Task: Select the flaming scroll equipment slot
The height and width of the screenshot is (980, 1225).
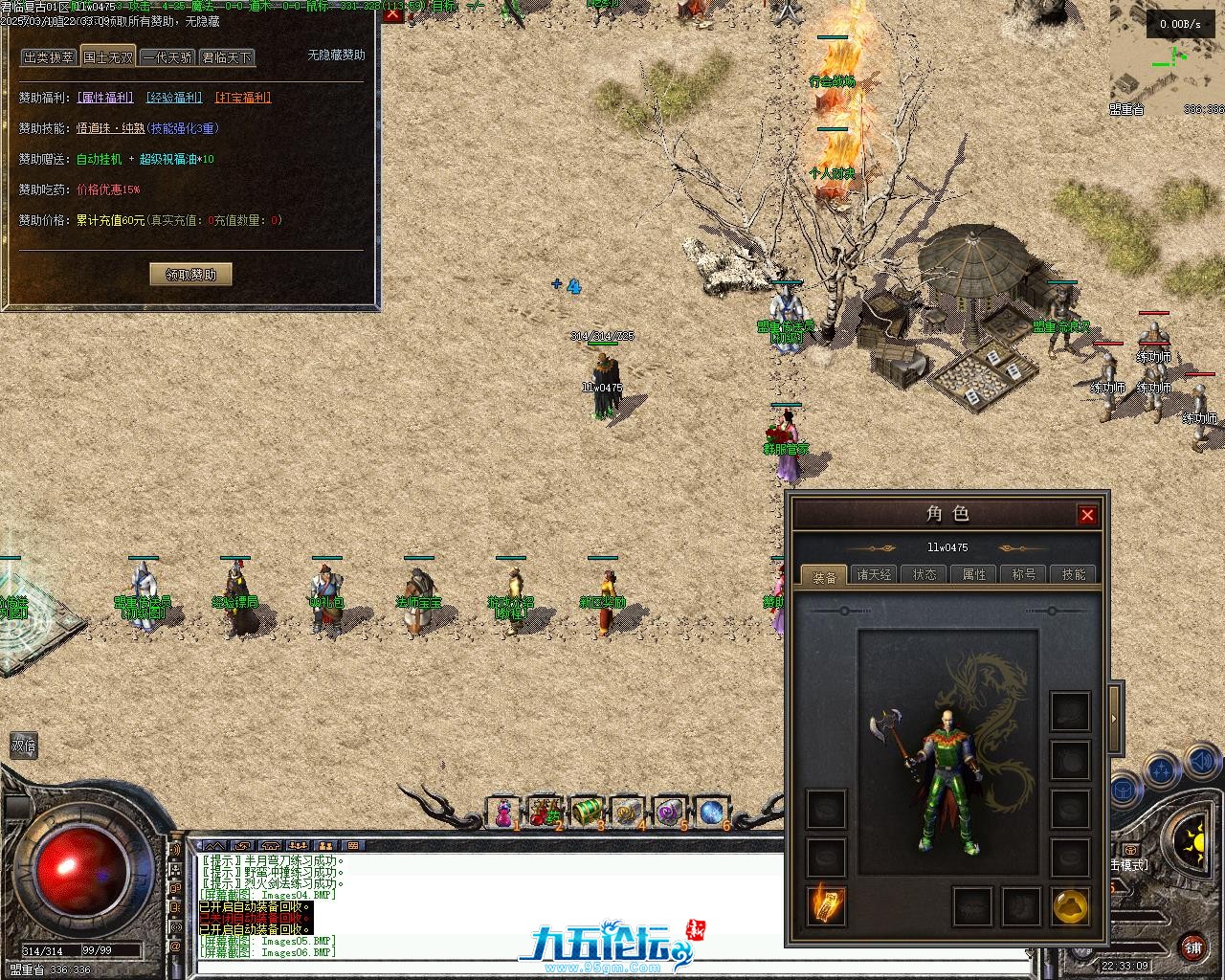Action: pyautogui.click(x=825, y=905)
